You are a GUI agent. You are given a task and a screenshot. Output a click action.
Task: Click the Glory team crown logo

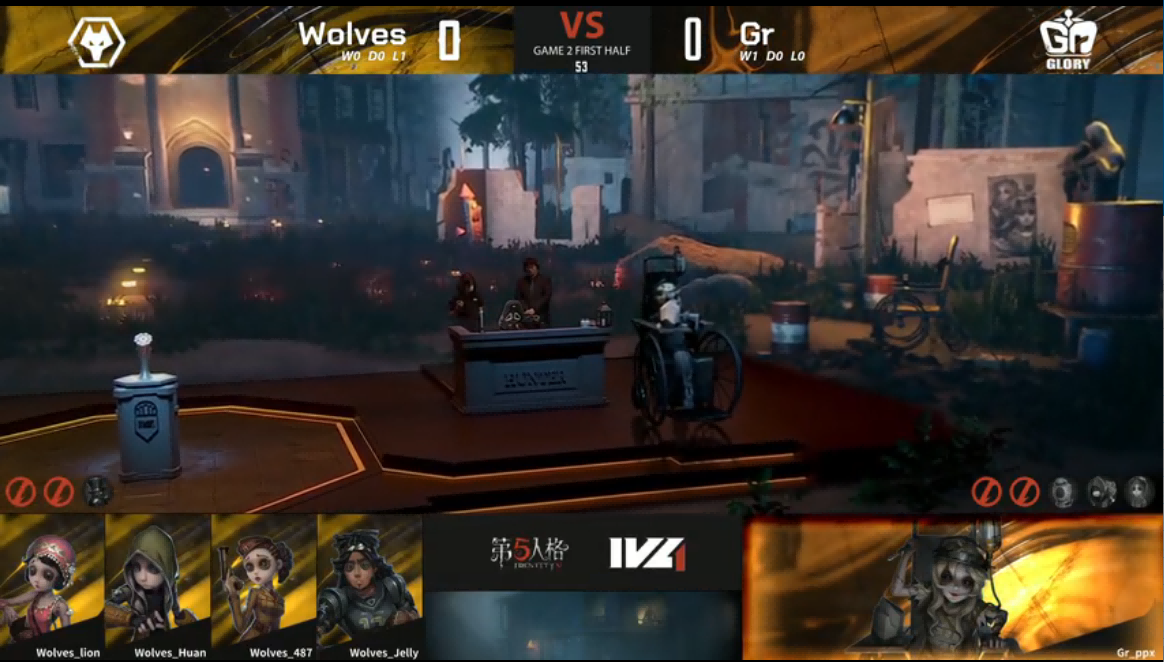point(1069,40)
